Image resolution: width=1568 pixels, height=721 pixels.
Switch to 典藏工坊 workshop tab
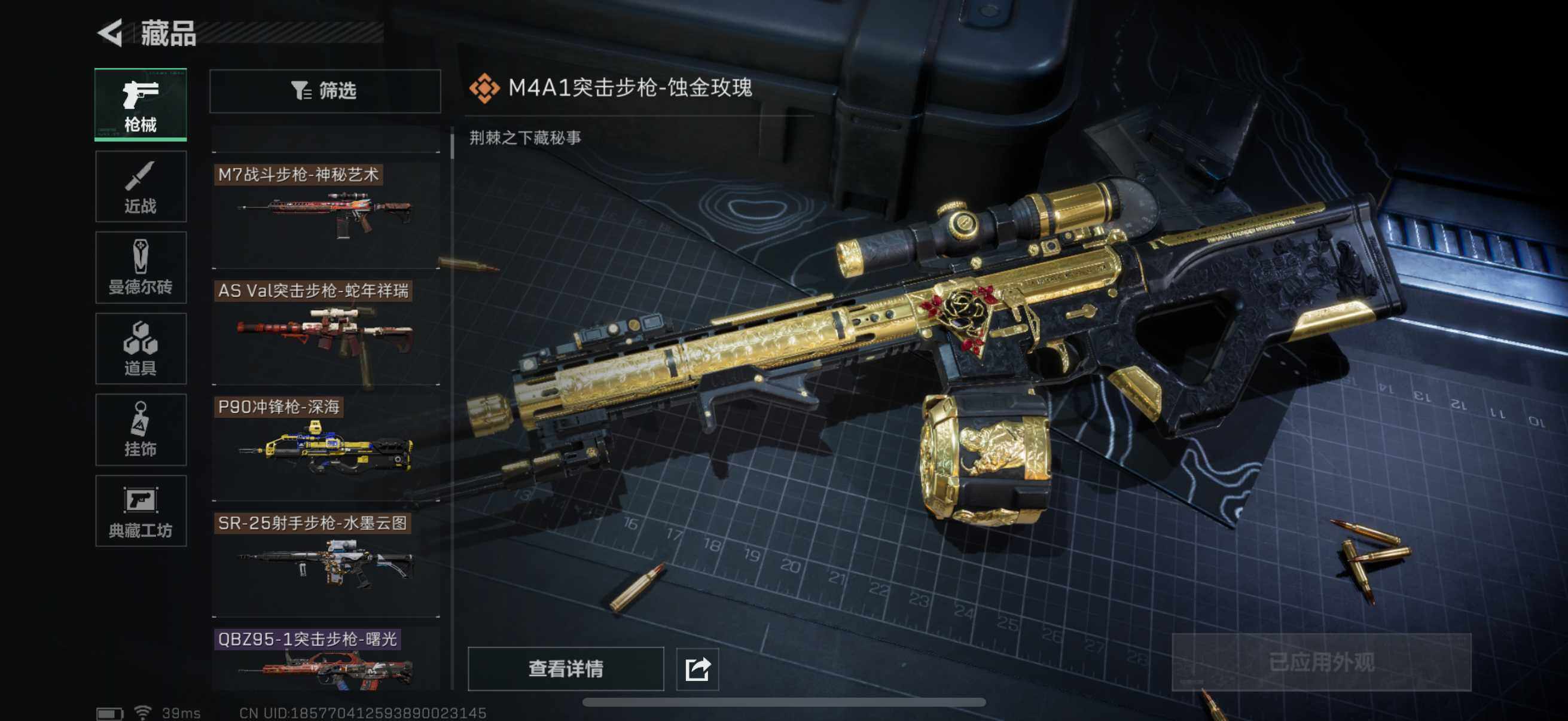(141, 511)
